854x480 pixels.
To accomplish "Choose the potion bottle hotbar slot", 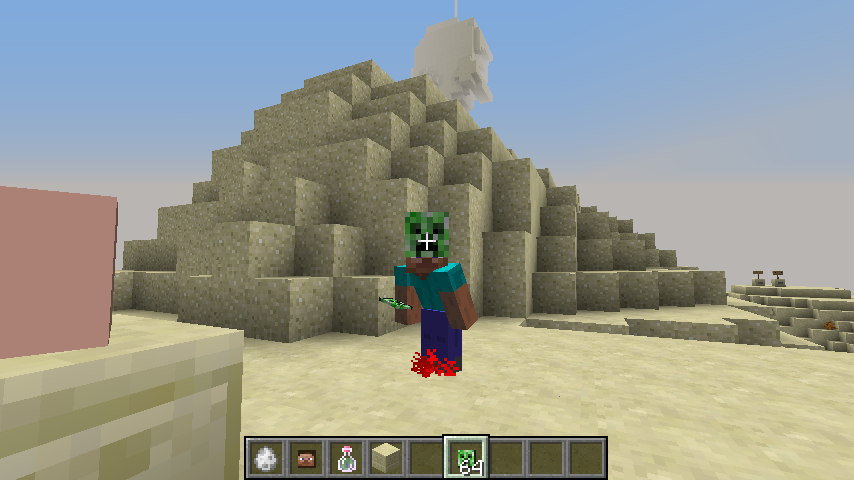I will tap(346, 458).
